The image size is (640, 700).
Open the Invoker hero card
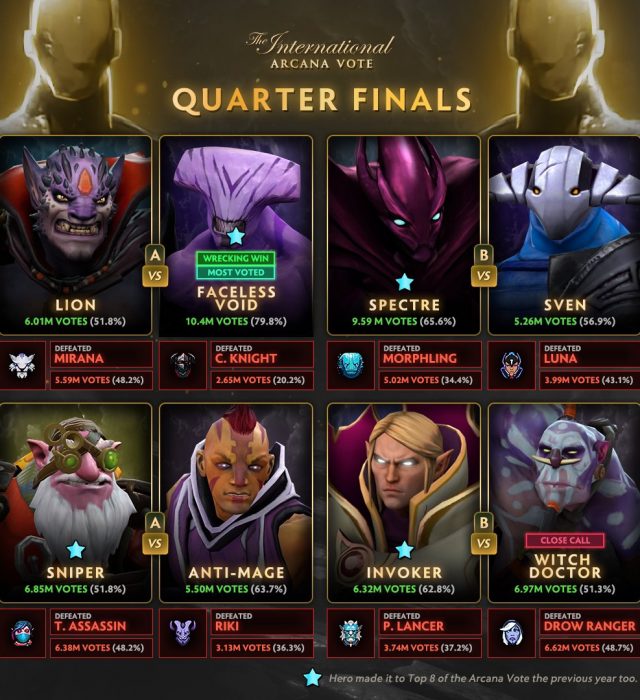(403, 500)
